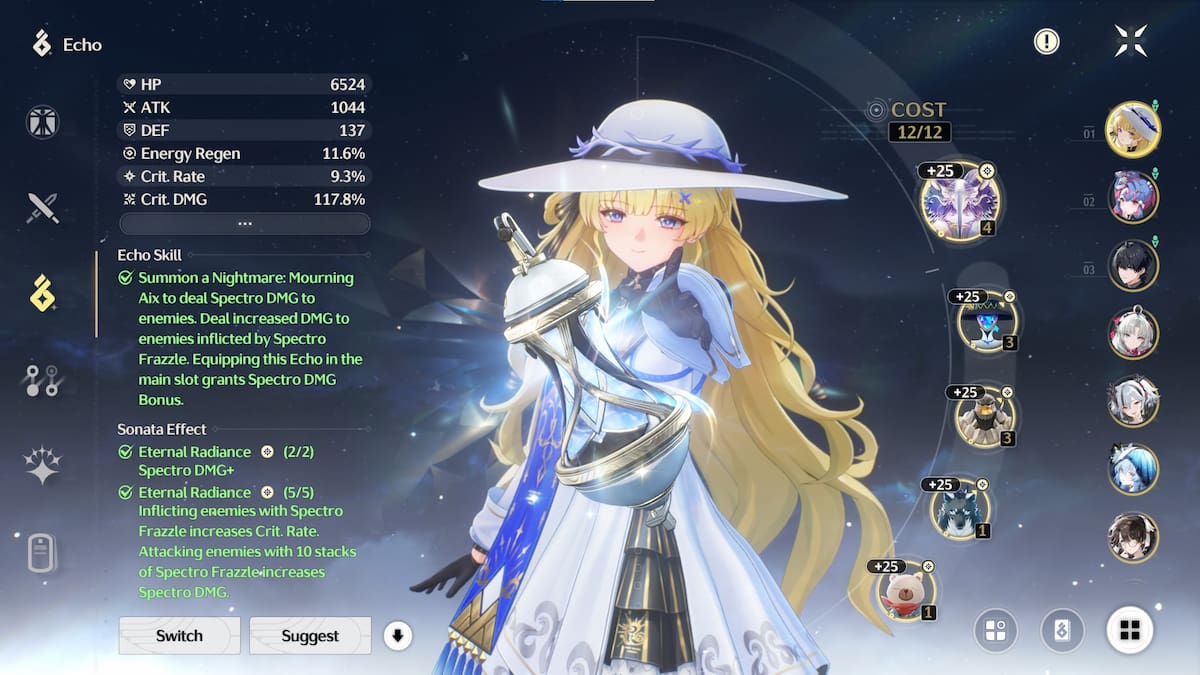Switch to the crossed swords weapon tab
The width and height of the screenshot is (1200, 675).
(x=43, y=208)
